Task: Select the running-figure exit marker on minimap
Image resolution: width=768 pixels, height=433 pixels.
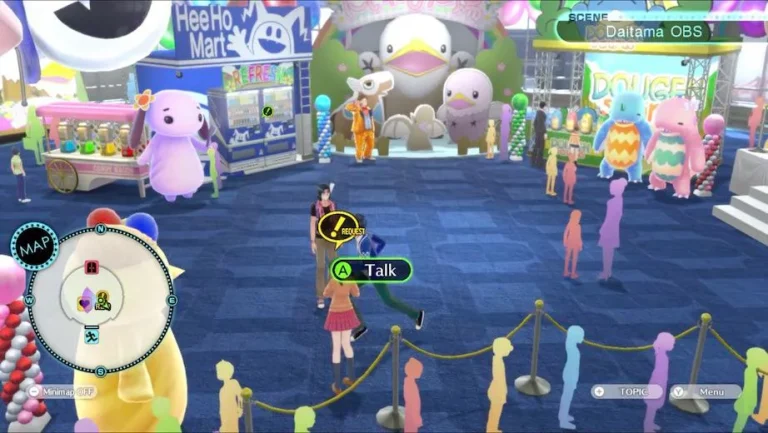Action: click(92, 337)
